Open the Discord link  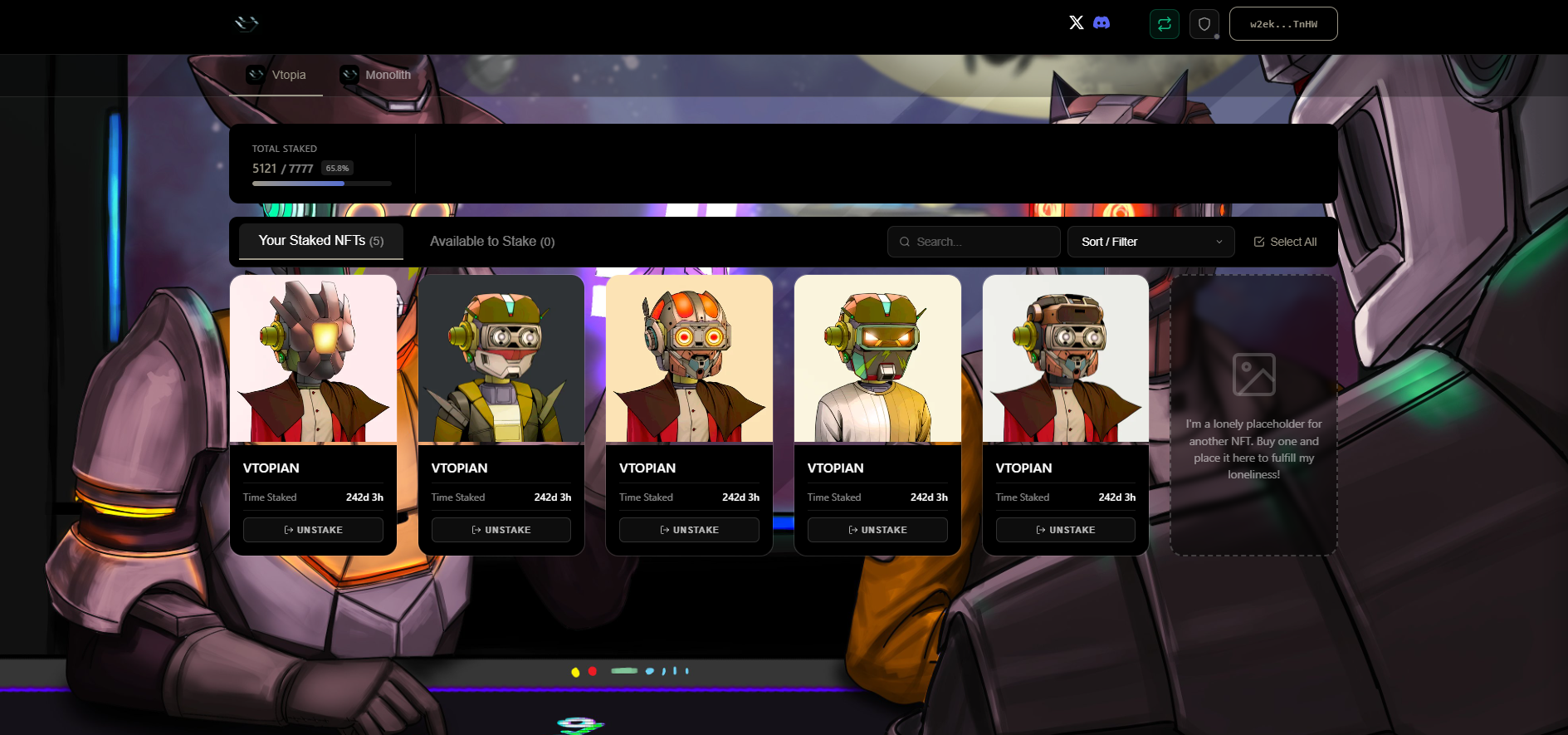pos(1102,22)
